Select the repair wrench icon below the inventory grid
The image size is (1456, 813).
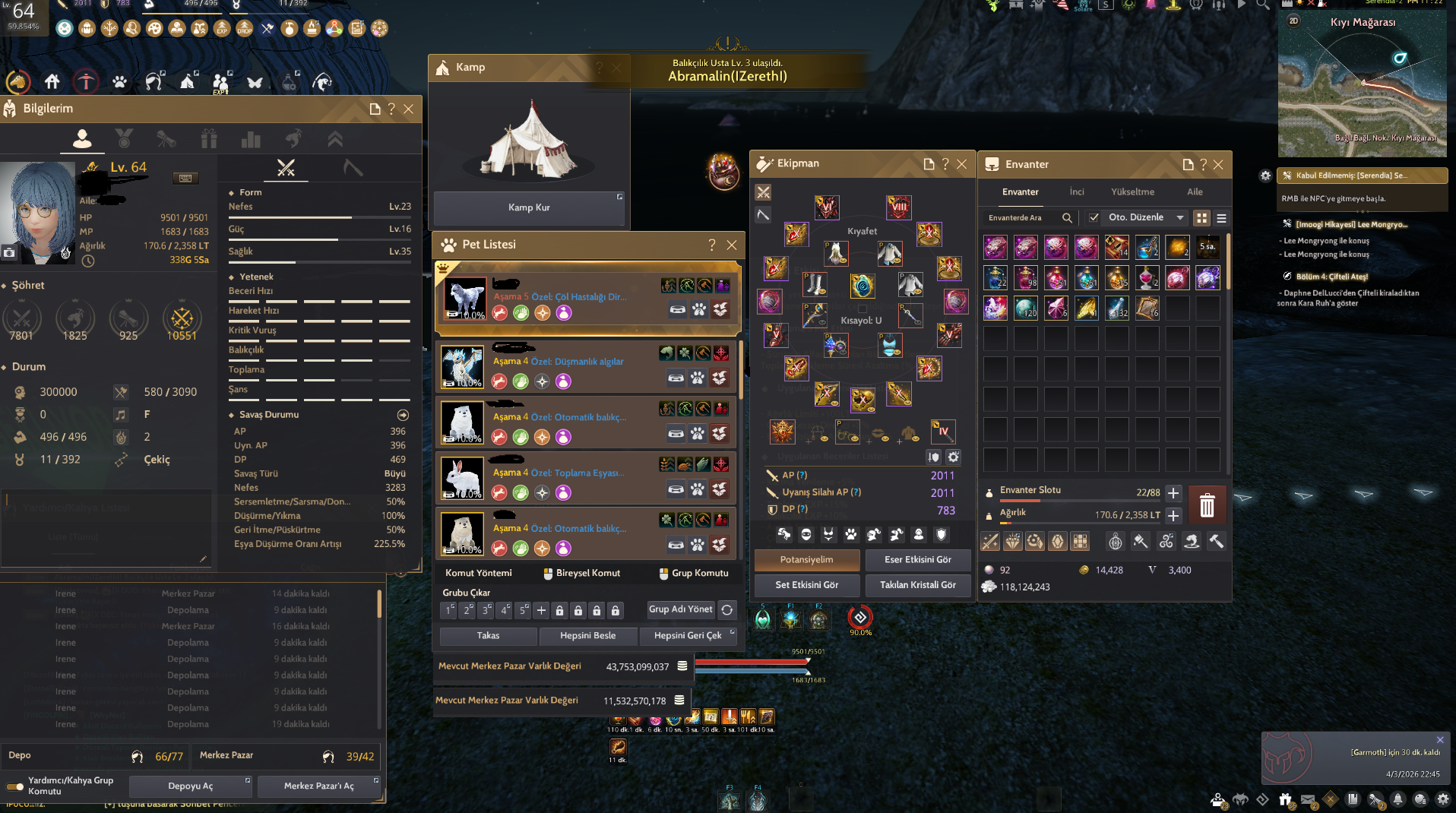point(1215,542)
